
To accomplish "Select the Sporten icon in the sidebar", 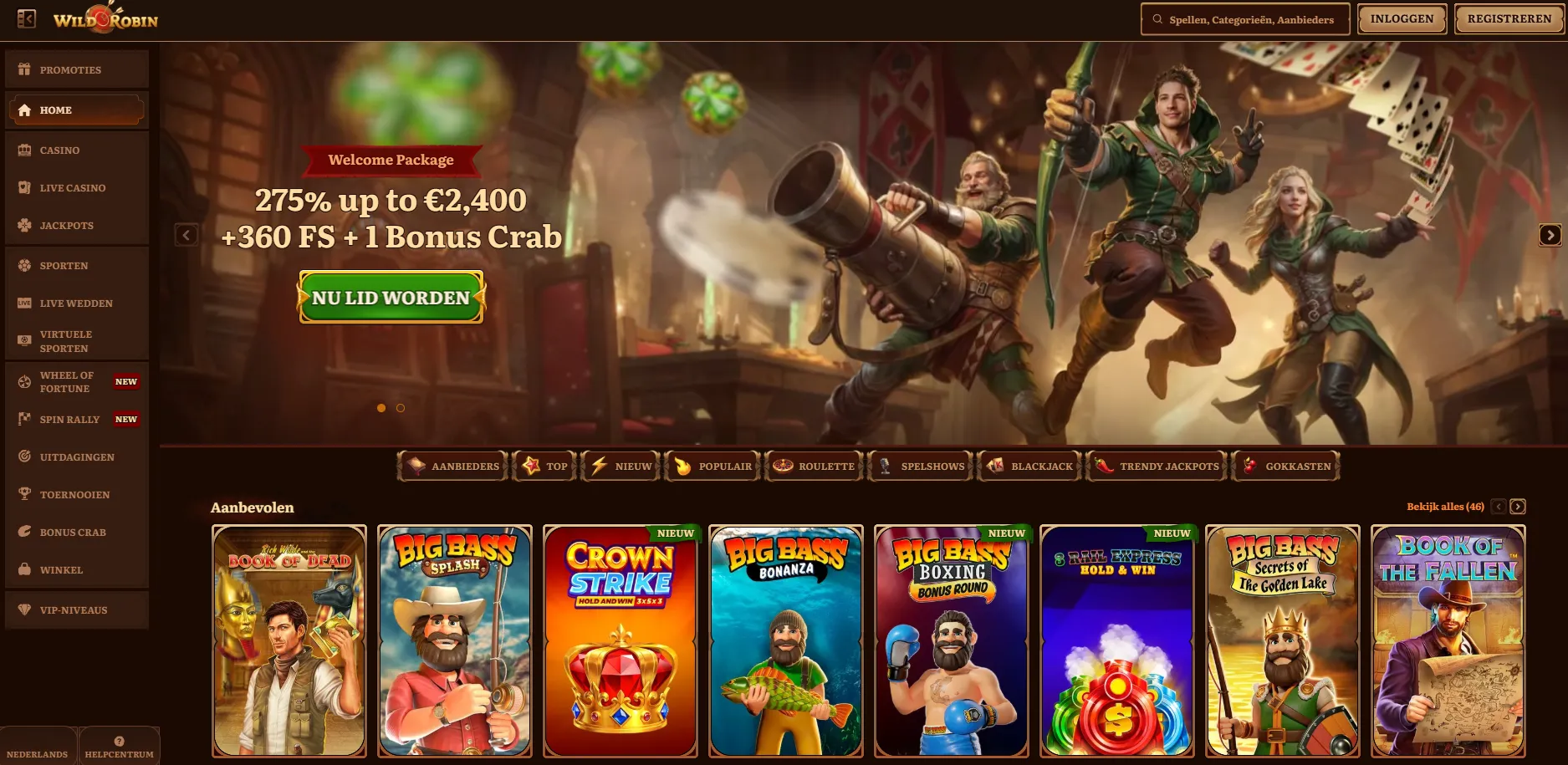I will tap(24, 265).
